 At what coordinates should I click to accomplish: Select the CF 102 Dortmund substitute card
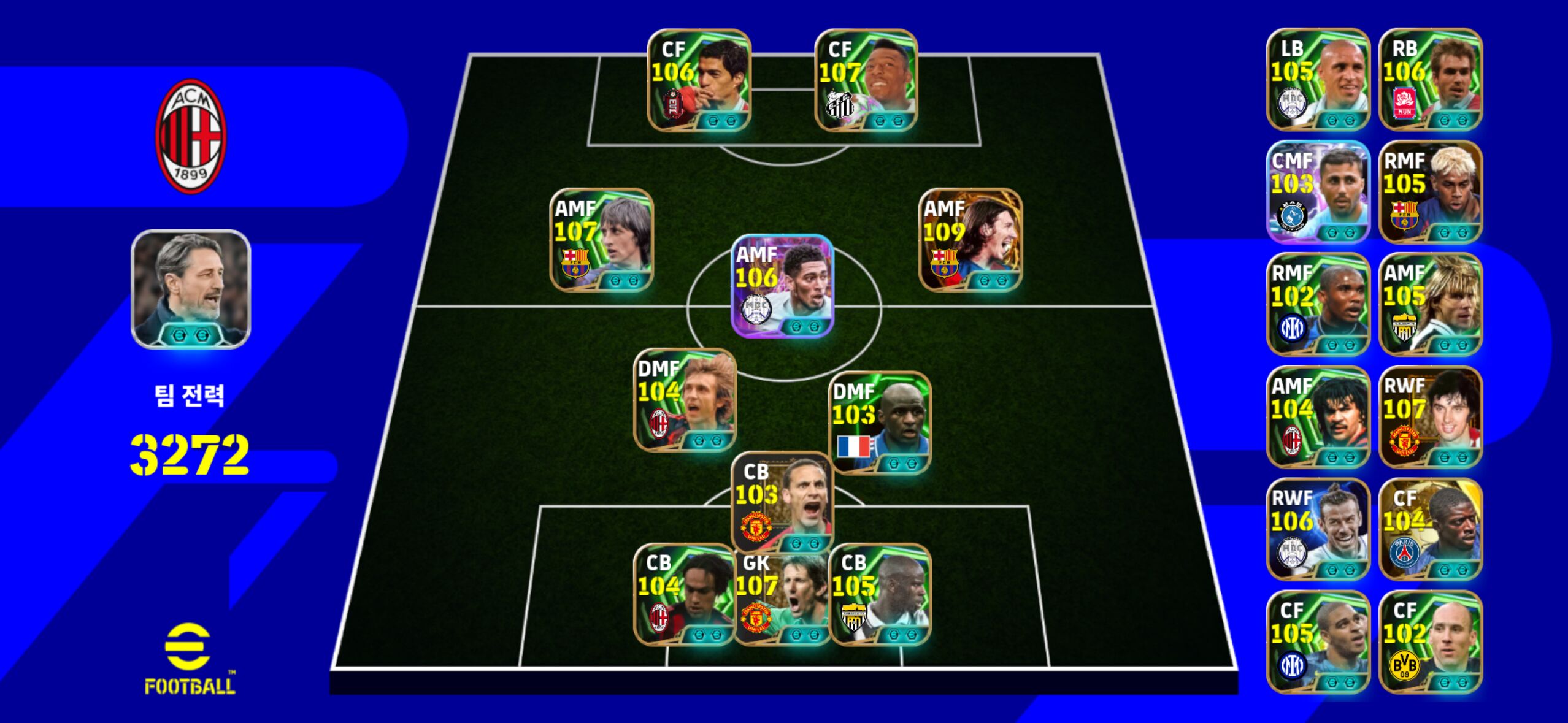[1431, 642]
